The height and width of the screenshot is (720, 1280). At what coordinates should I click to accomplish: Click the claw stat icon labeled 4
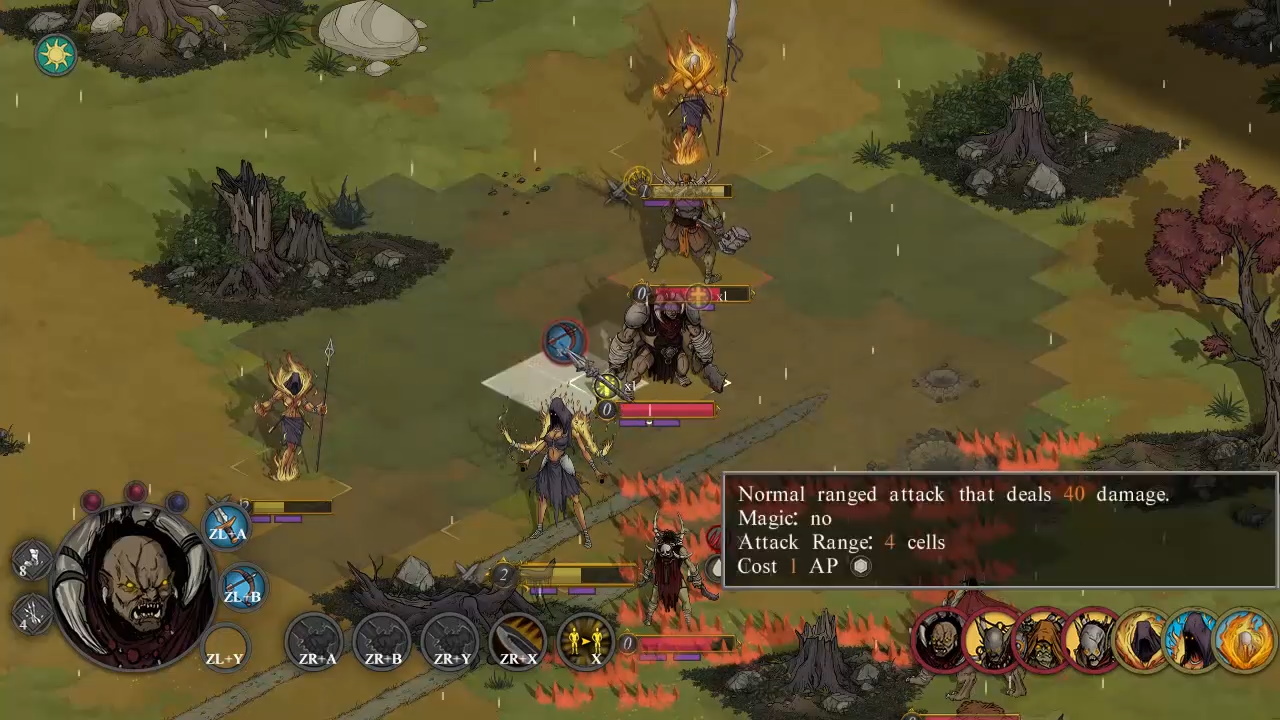[x=33, y=613]
